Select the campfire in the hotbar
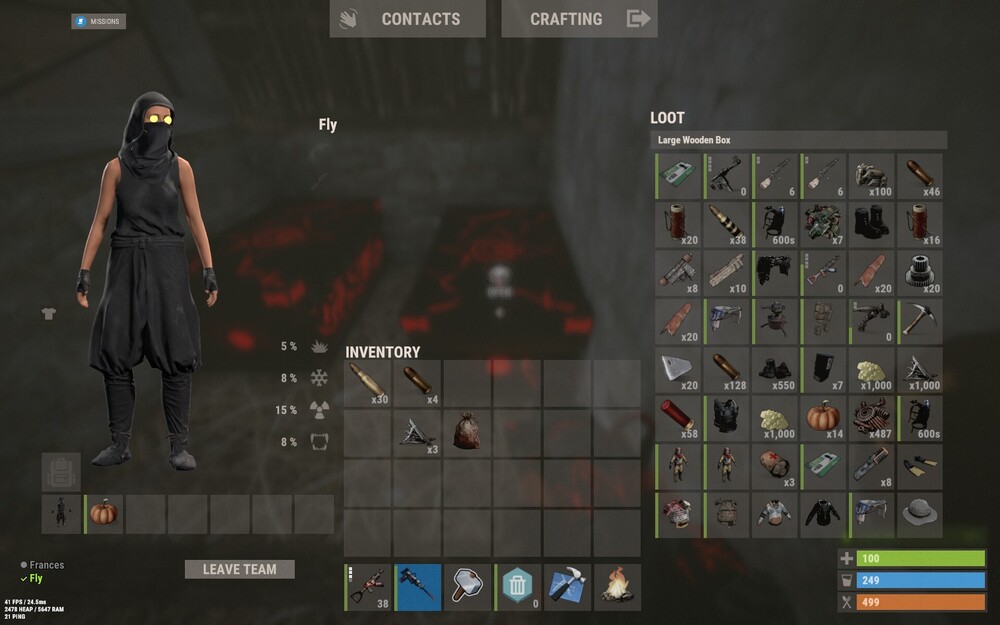 (x=617, y=587)
